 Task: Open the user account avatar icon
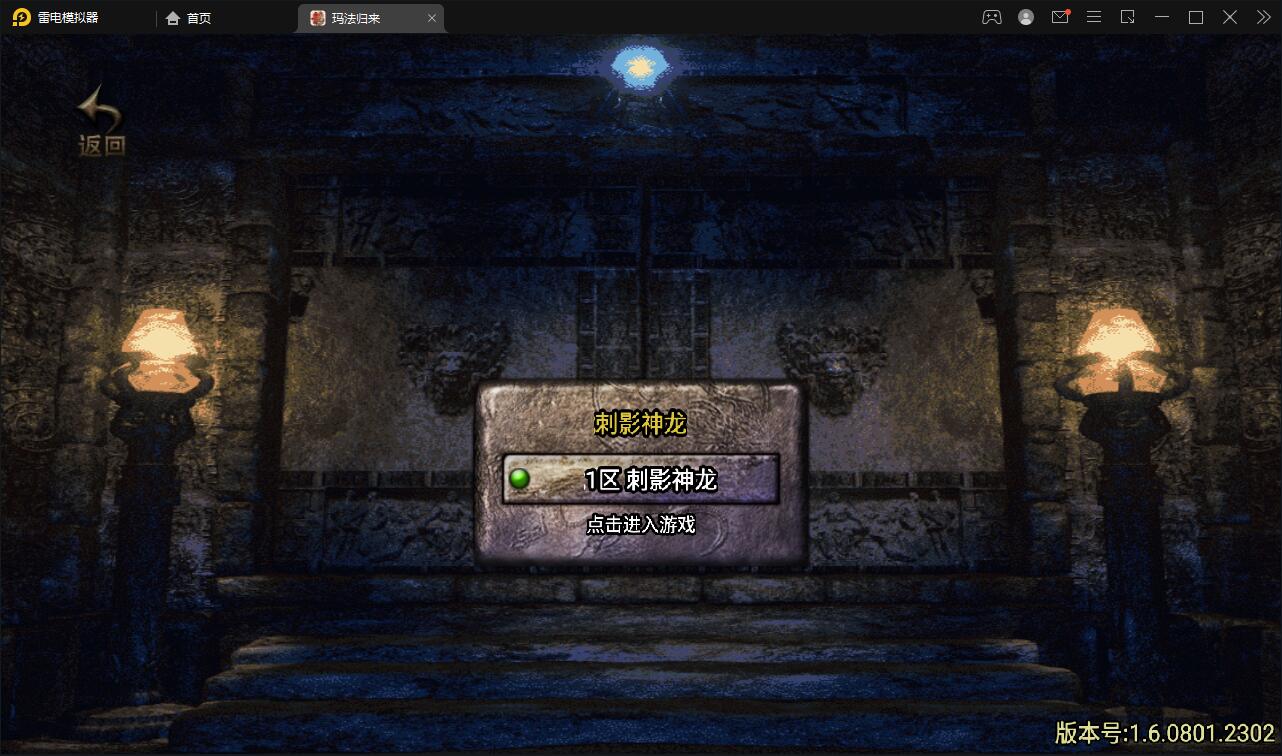pyautogui.click(x=1026, y=17)
